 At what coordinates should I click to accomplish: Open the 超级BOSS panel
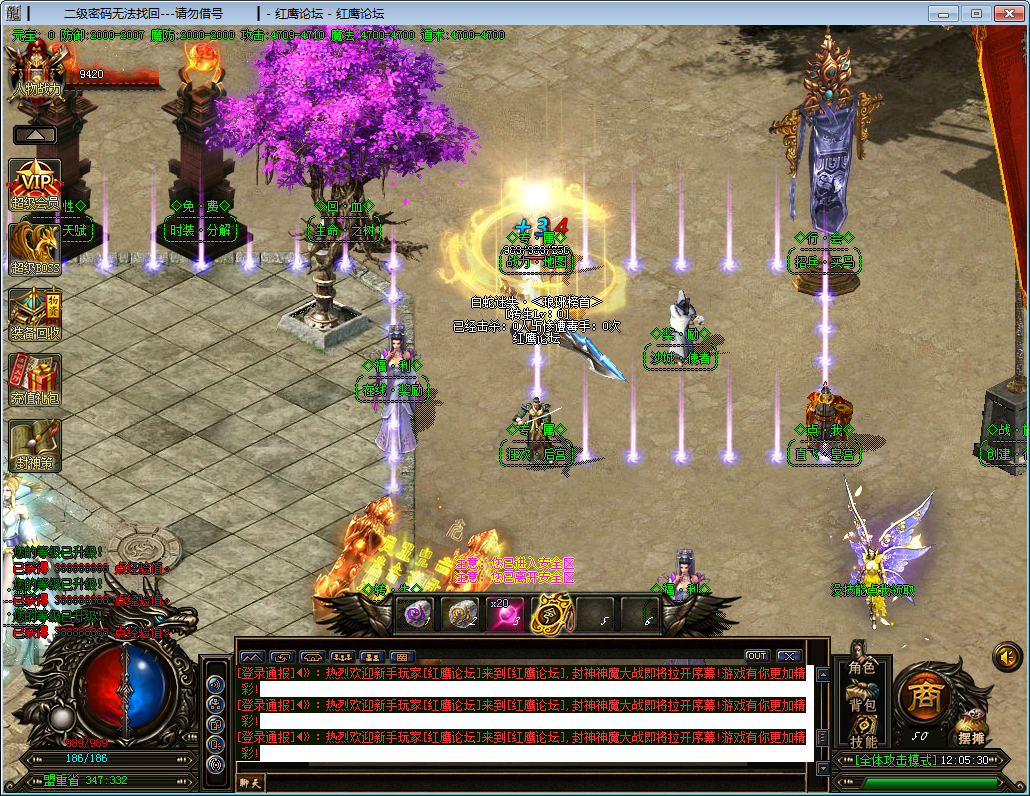pos(35,247)
